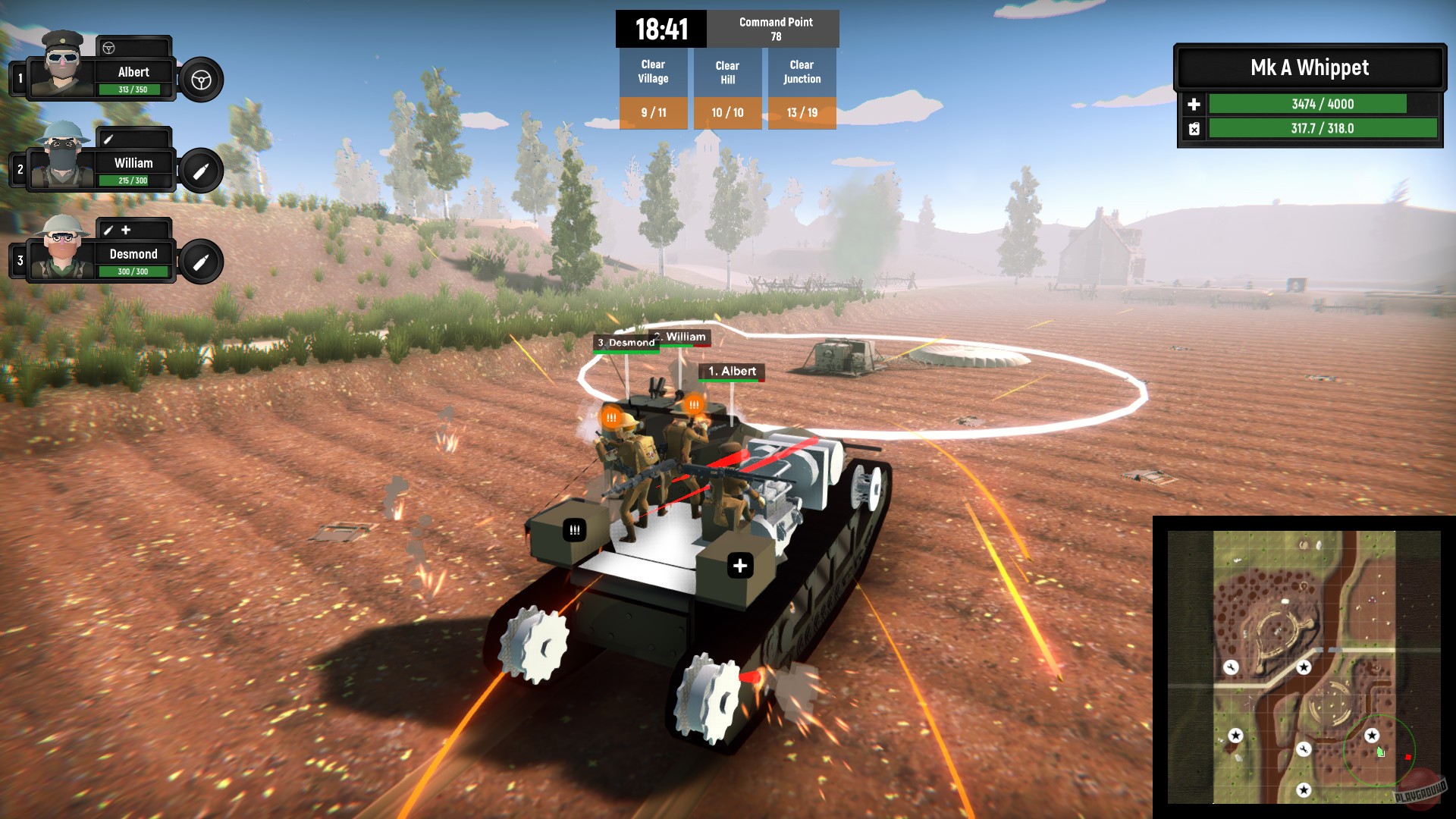Click the plus icon above Desmond's portrait

(126, 229)
